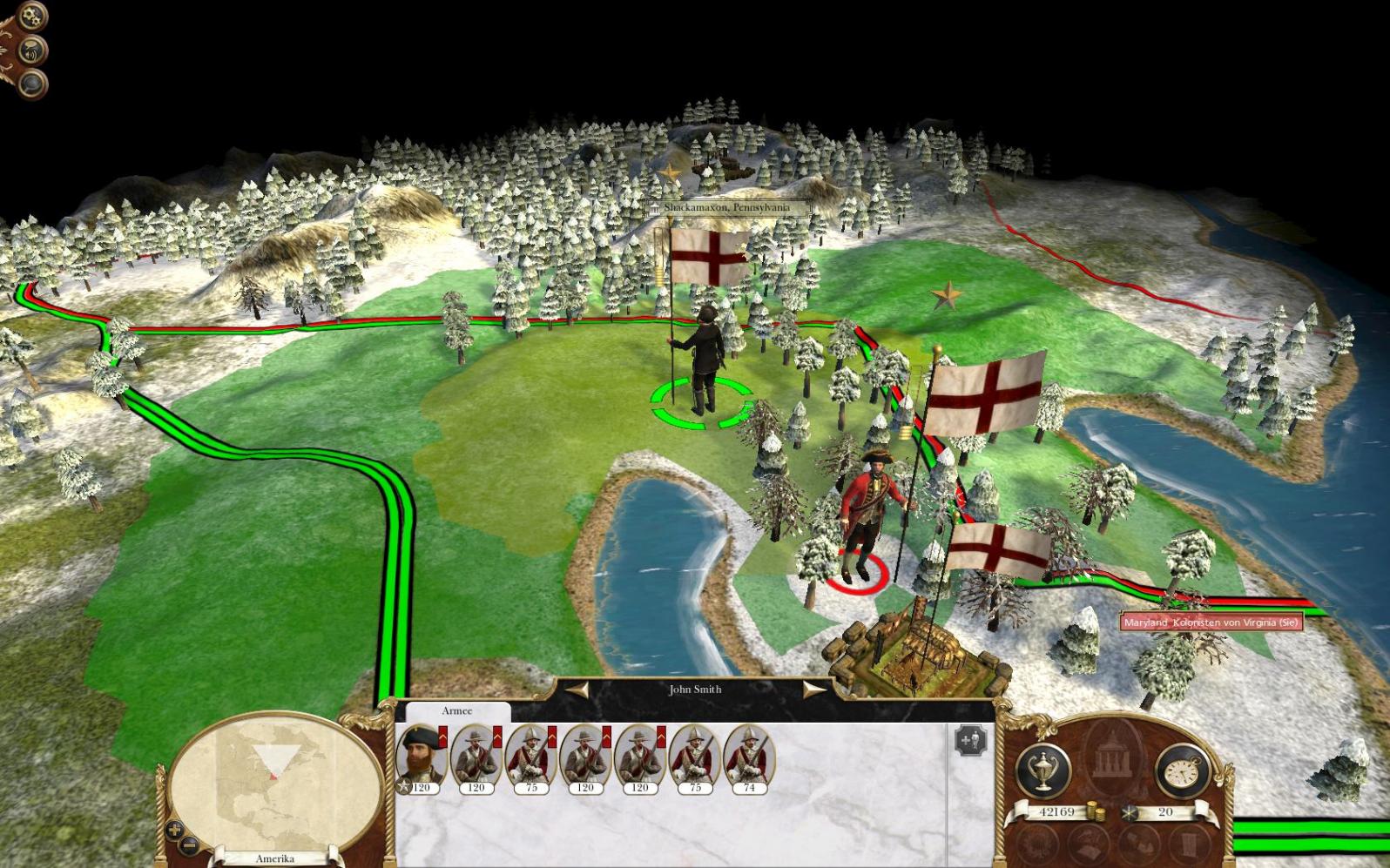Click the recruit/merge units button
This screenshot has height=868, width=1390.
point(970,741)
